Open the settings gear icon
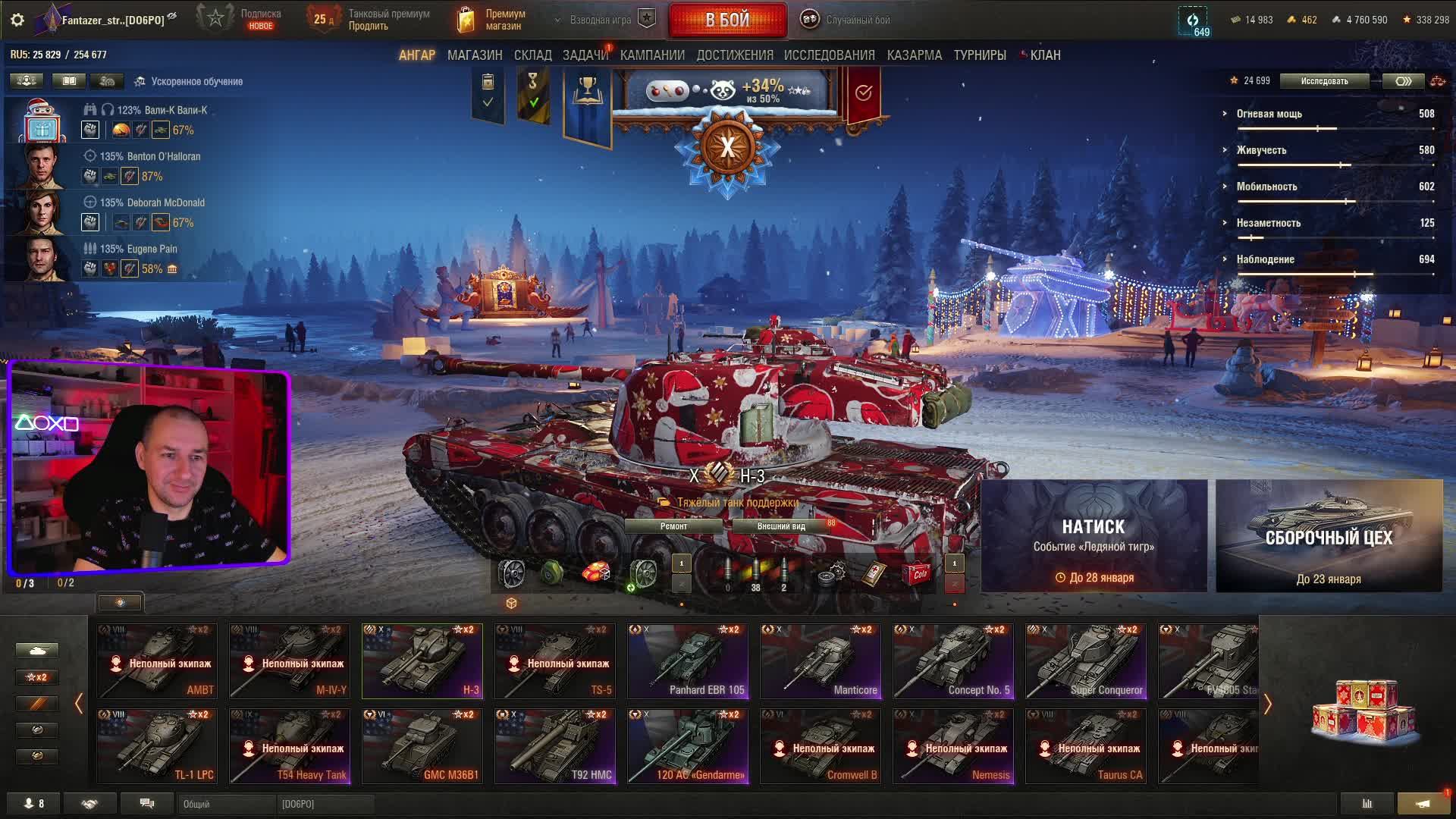 (17, 20)
